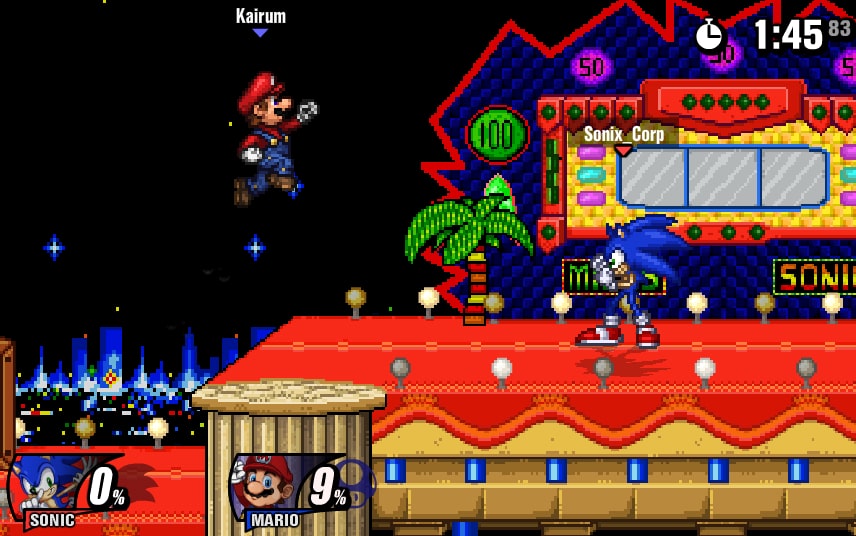
Task: Select the Kairum player name tag
Action: coord(261,16)
